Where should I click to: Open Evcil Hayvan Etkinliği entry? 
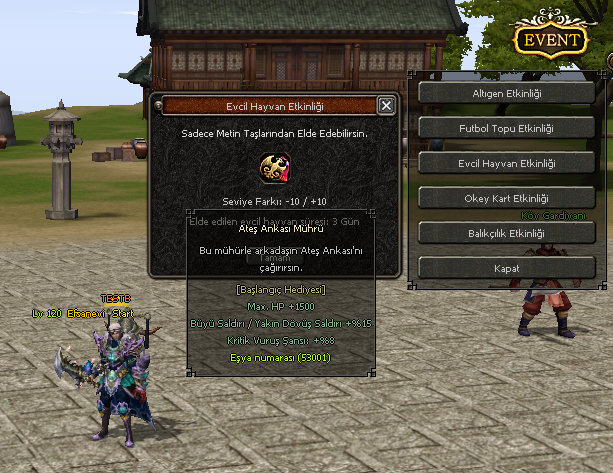coord(506,163)
